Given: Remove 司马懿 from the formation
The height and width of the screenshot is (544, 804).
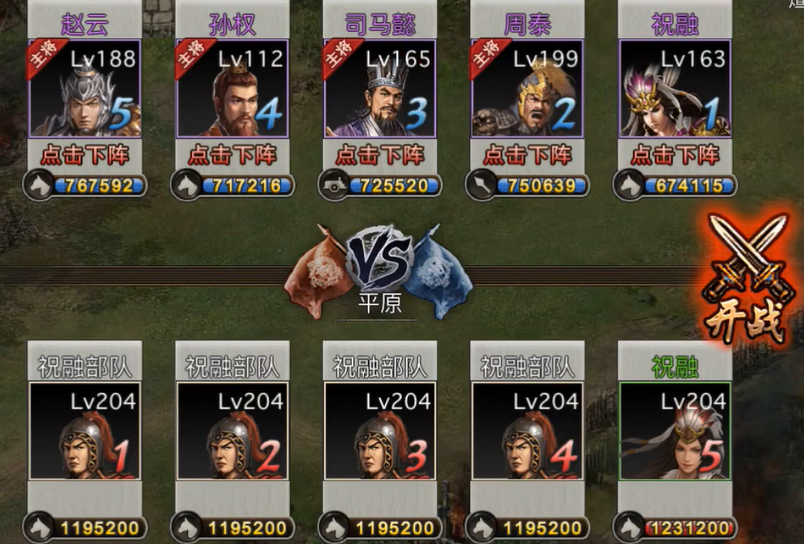Looking at the screenshot, I should (380, 155).
